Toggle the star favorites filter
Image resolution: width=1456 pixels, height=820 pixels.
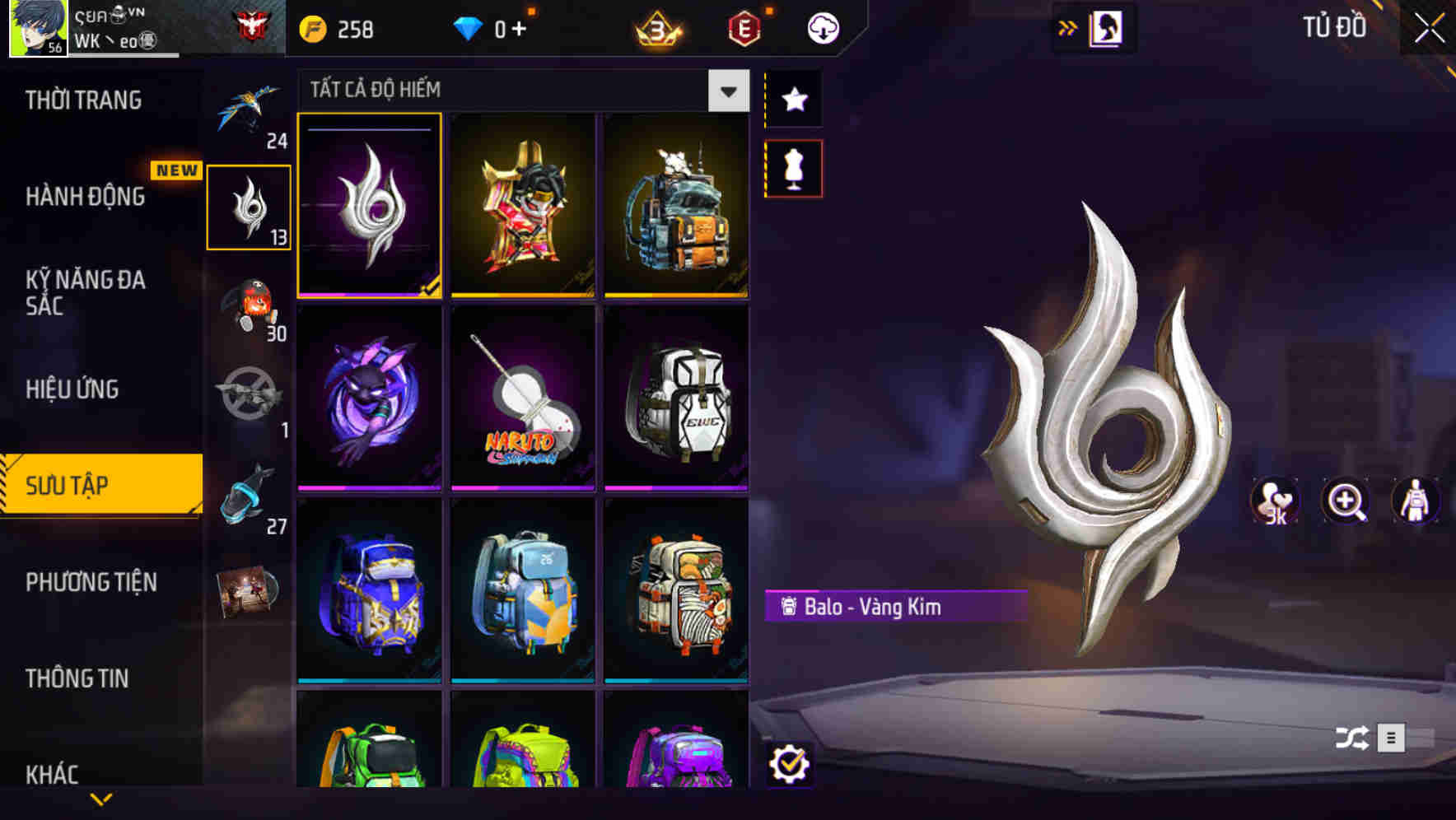coord(793,99)
